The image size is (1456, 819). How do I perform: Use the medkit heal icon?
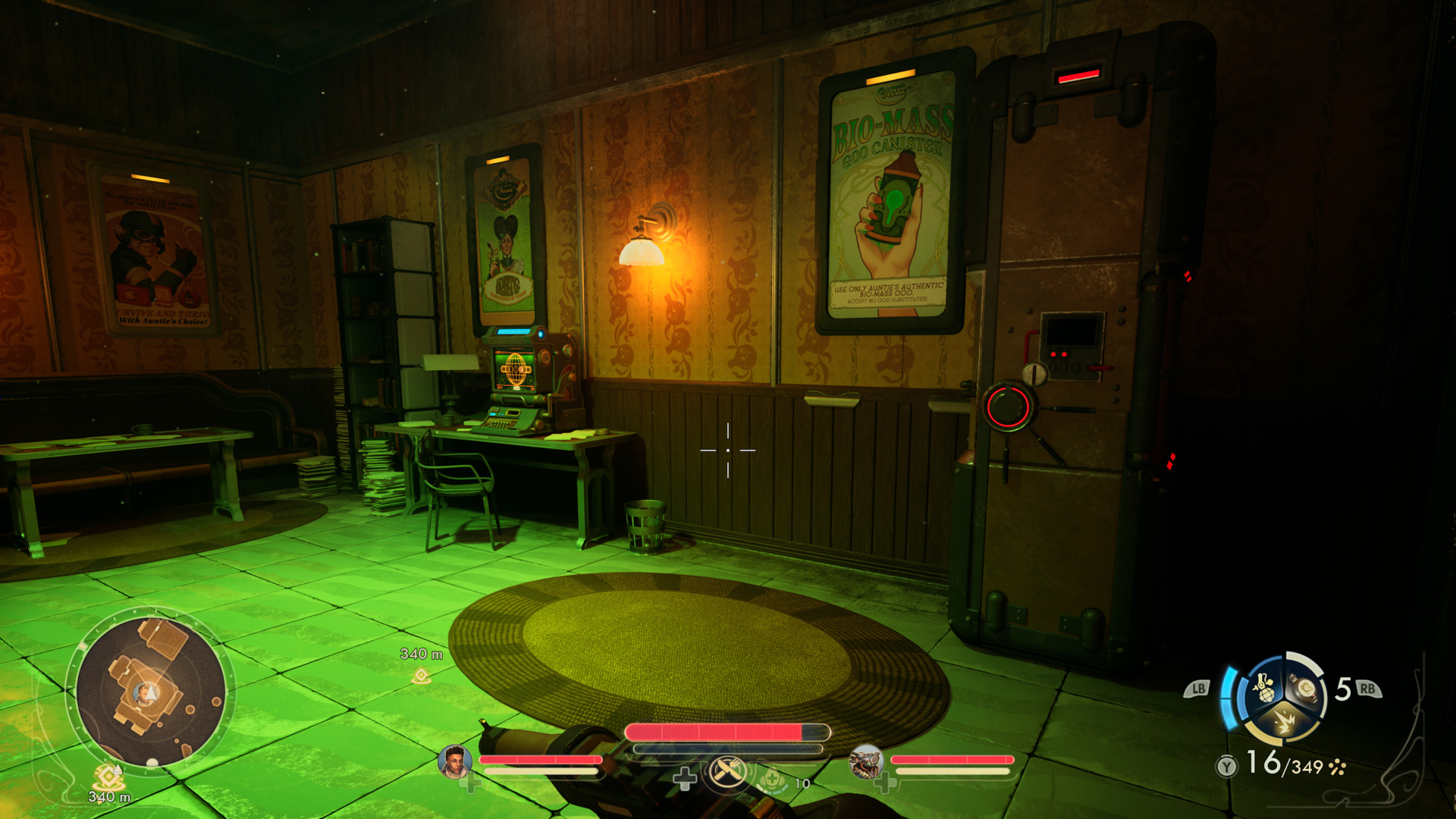click(772, 779)
